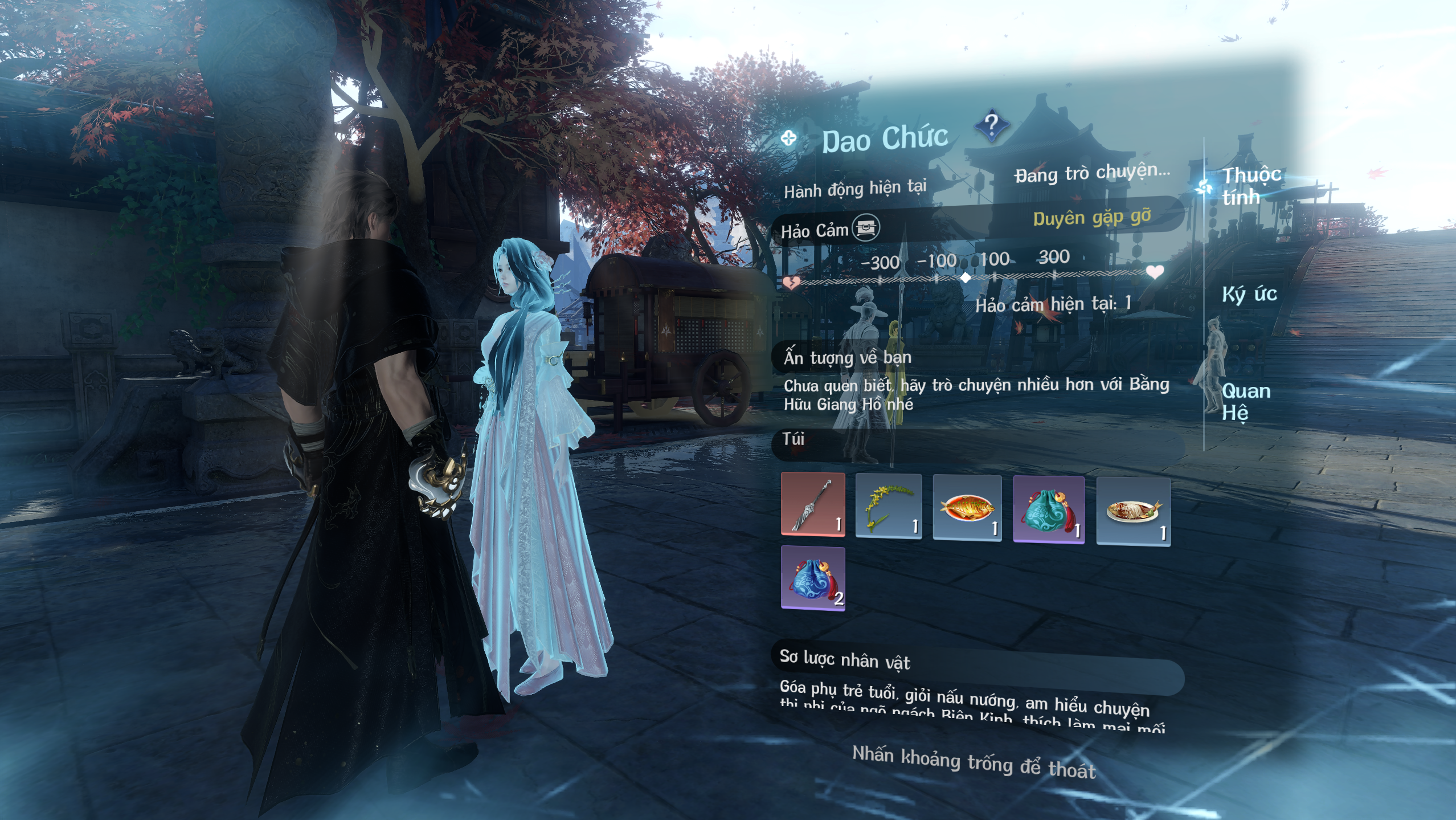Click the Sơ lược nhân vật section header
The width and height of the screenshot is (1456, 820).
click(845, 659)
